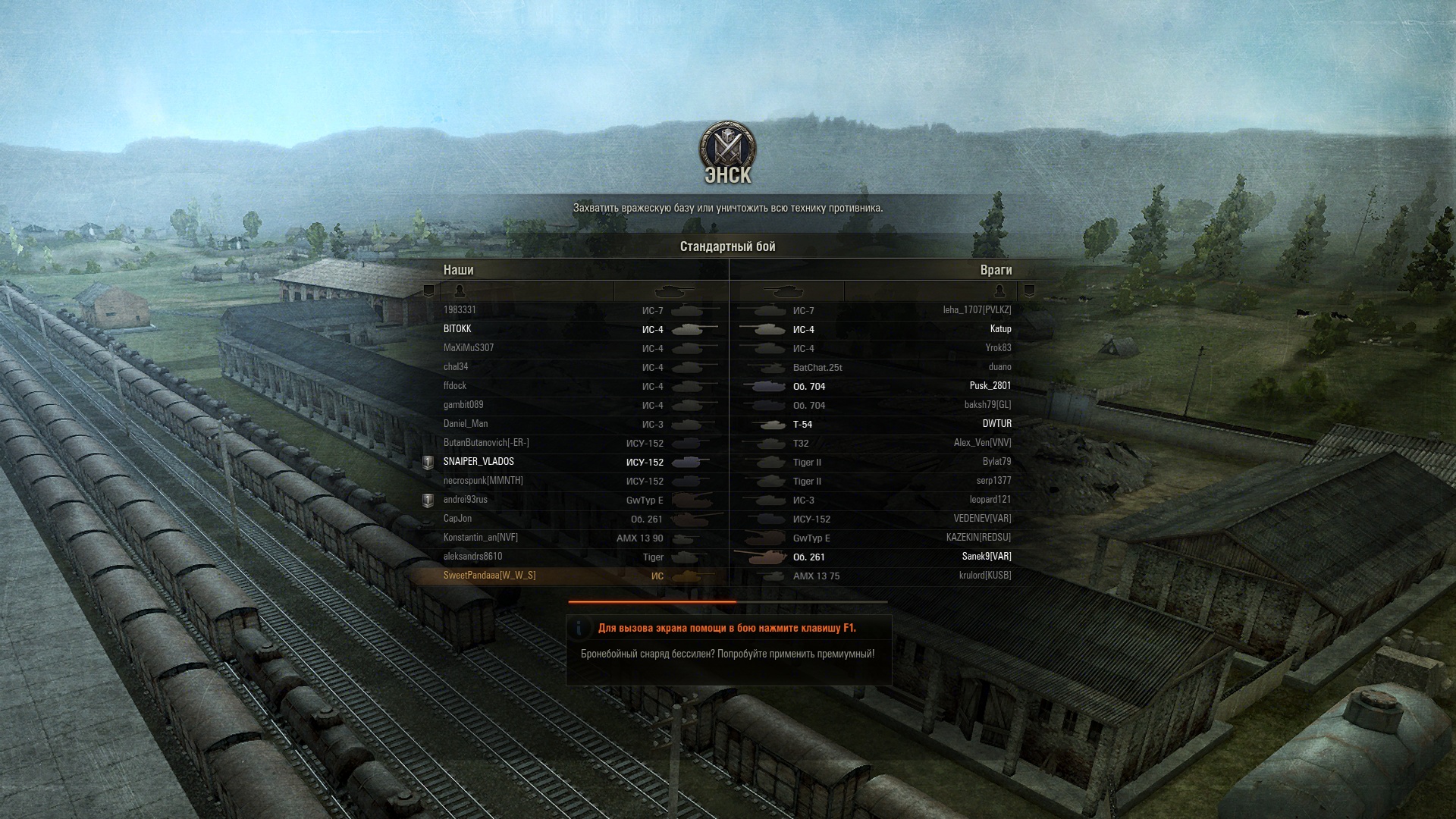
Task: Select ButanButanovich[-ER-] row
Action: [x=486, y=443]
